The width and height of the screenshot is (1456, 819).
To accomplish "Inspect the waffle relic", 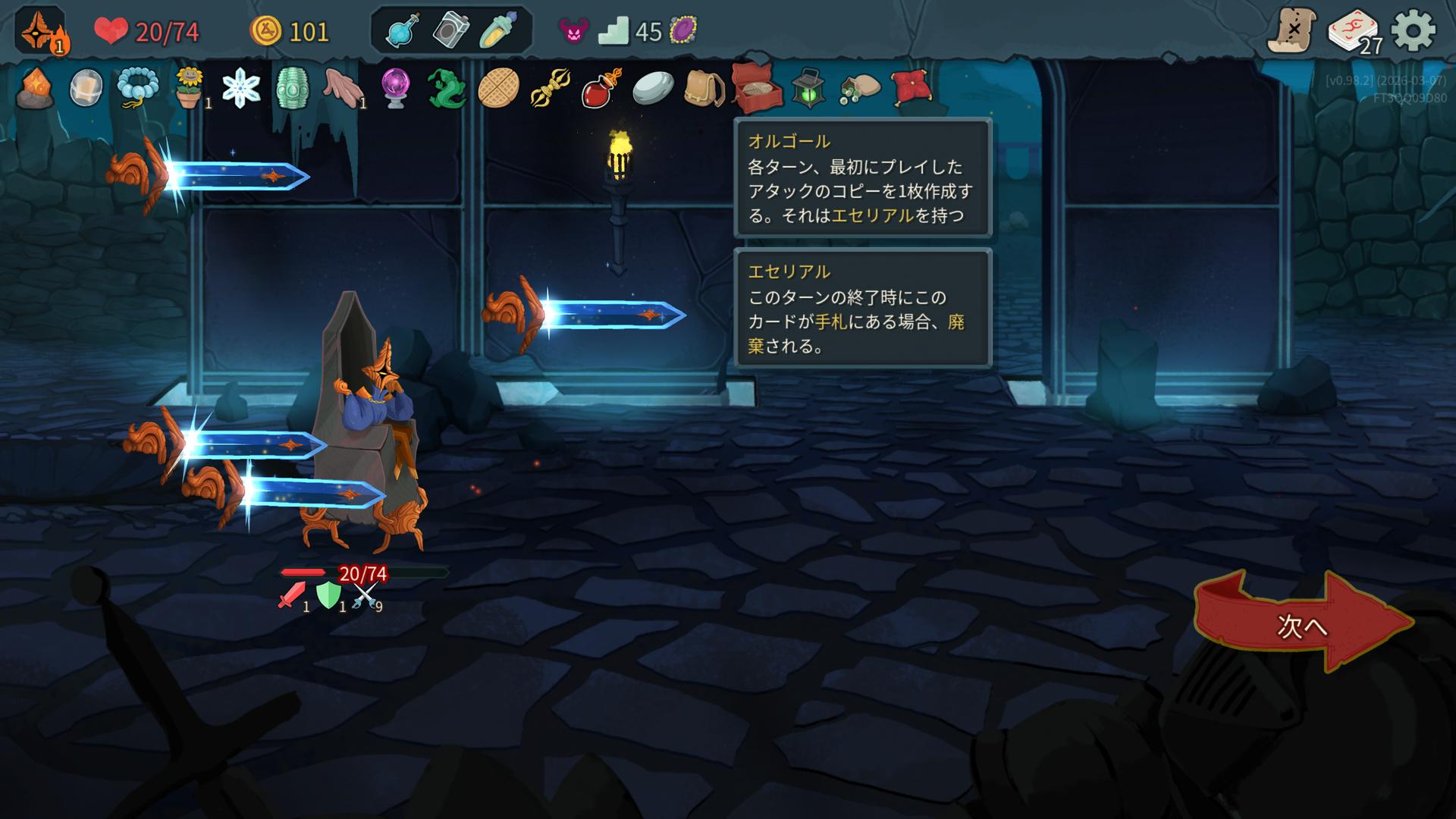I will point(498,88).
